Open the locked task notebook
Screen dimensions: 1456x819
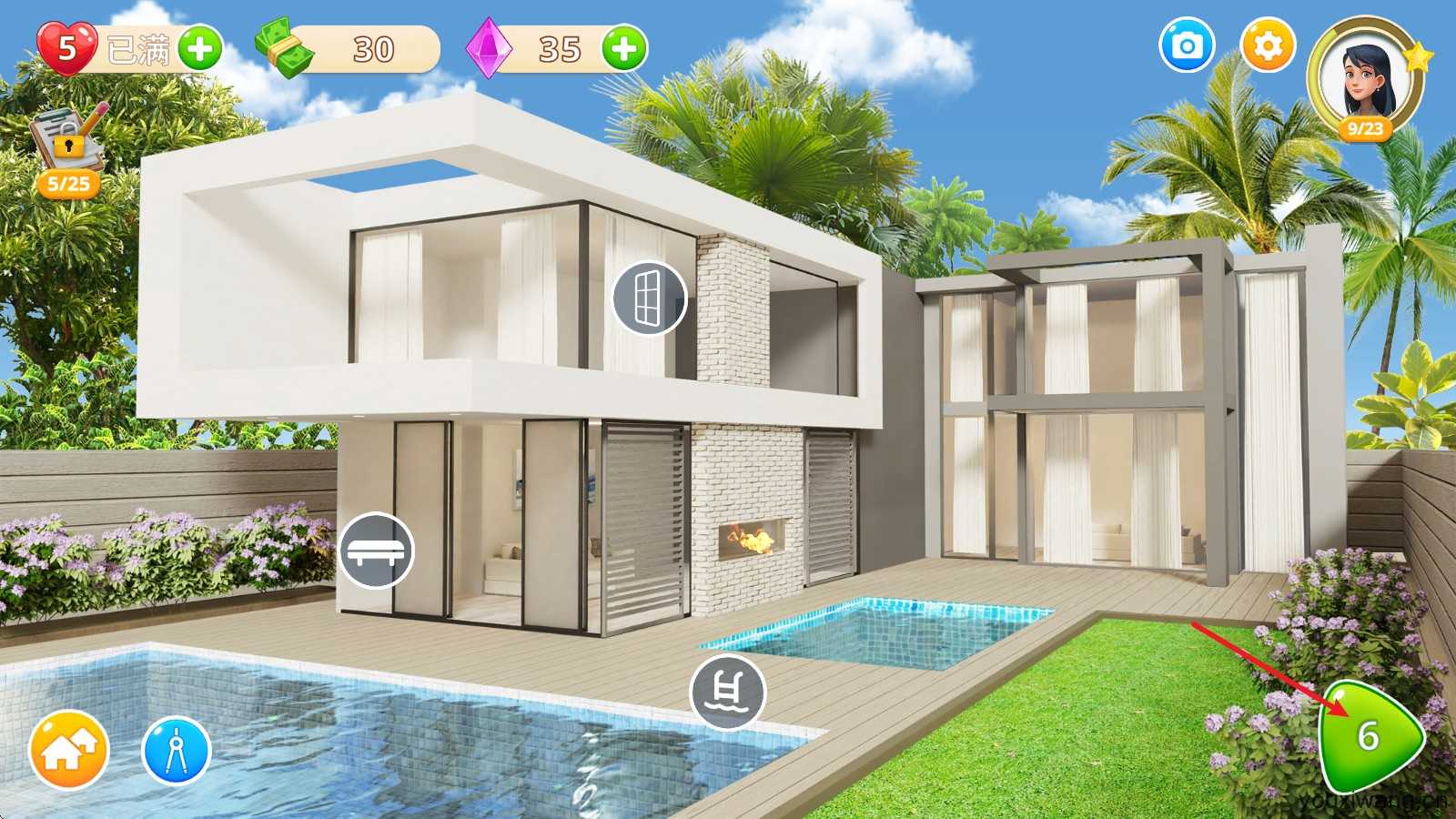click(x=68, y=146)
